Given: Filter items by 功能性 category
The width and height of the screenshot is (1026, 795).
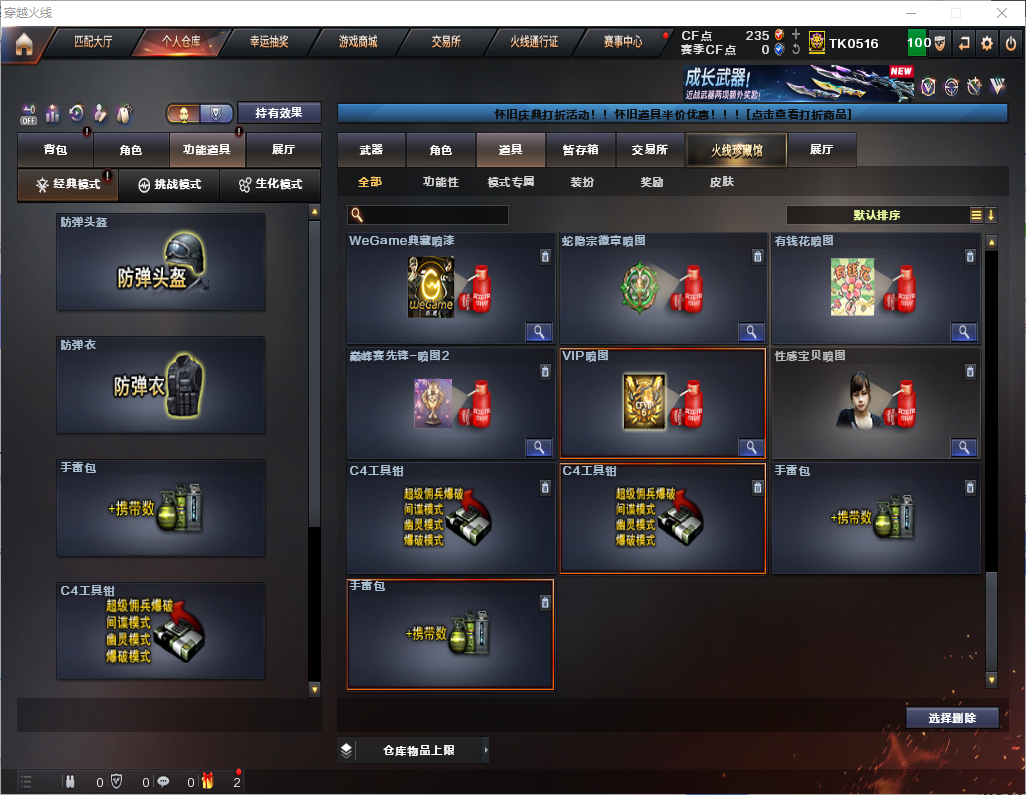Looking at the screenshot, I should pyautogui.click(x=440, y=182).
